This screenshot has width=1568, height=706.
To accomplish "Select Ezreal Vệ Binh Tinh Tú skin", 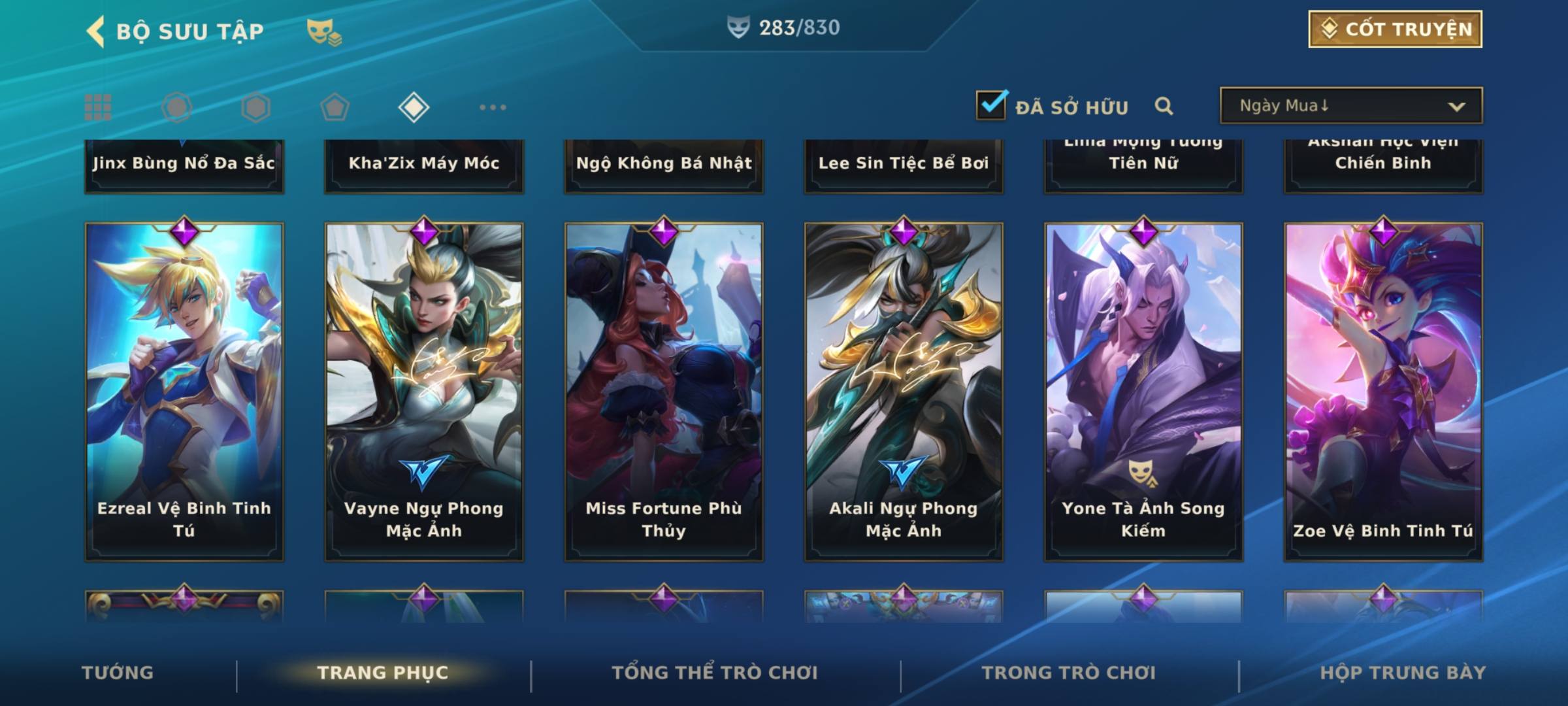I will 184,391.
